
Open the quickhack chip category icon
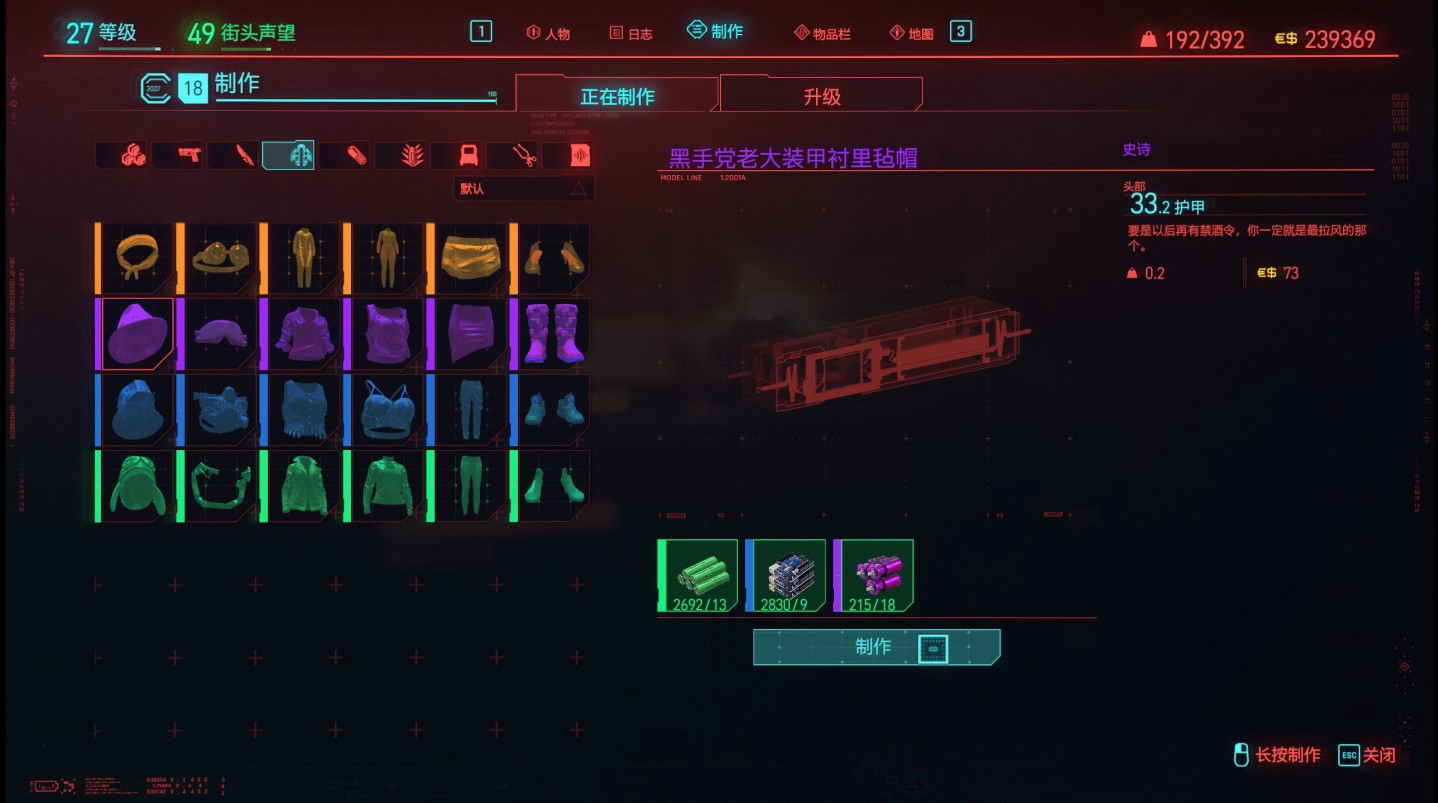point(579,155)
